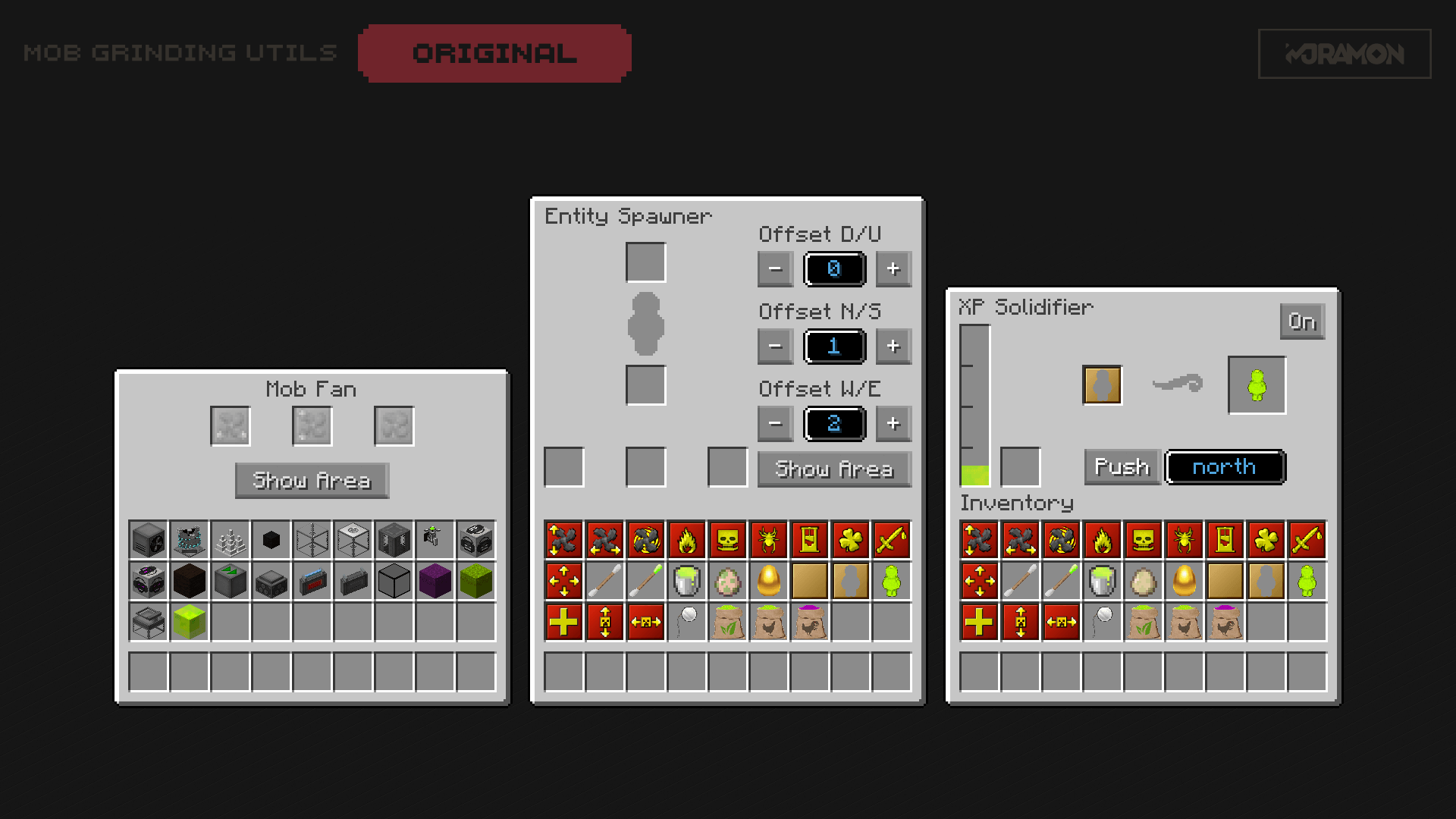Select the golden egg item
The width and height of the screenshot is (1456, 819).
tap(769, 581)
